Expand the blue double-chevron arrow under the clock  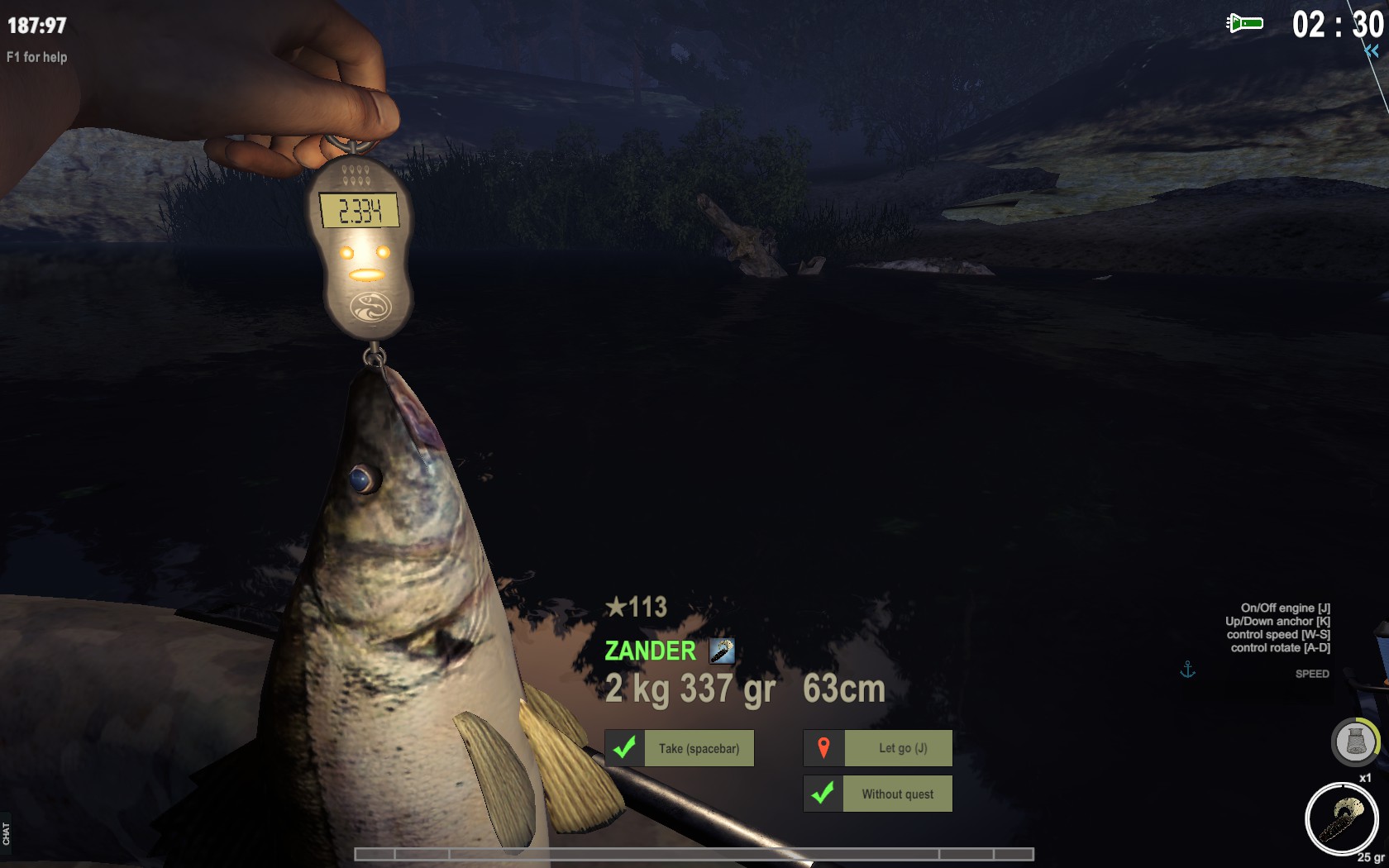pos(1372,51)
